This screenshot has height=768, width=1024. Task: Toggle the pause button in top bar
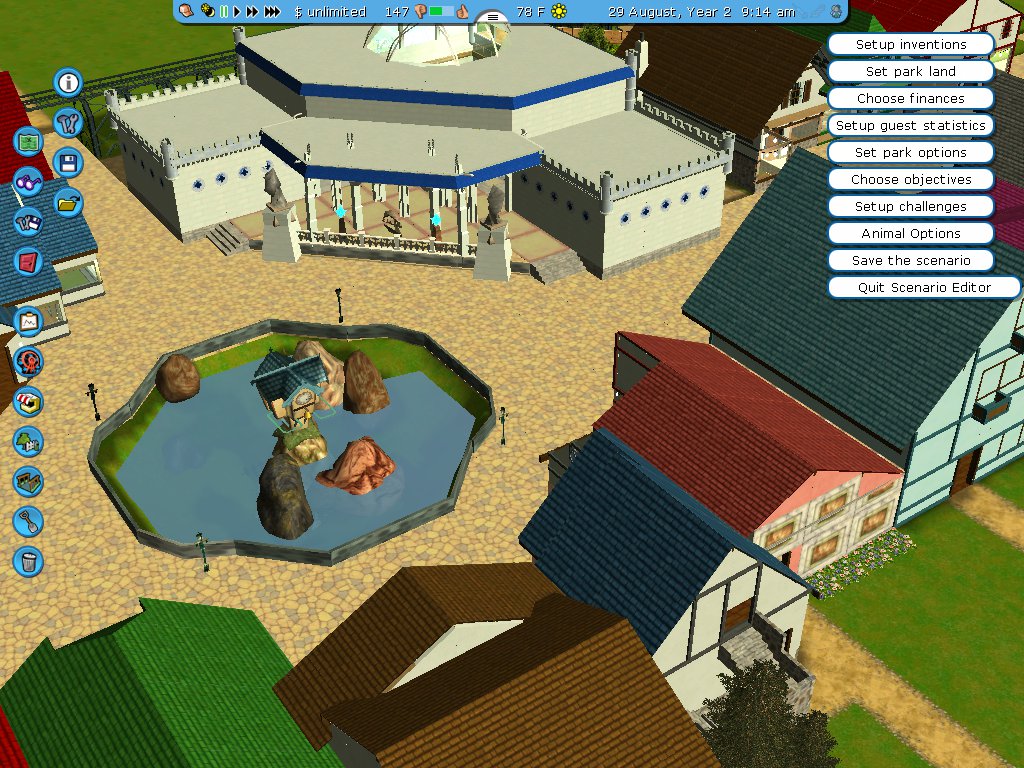point(224,12)
